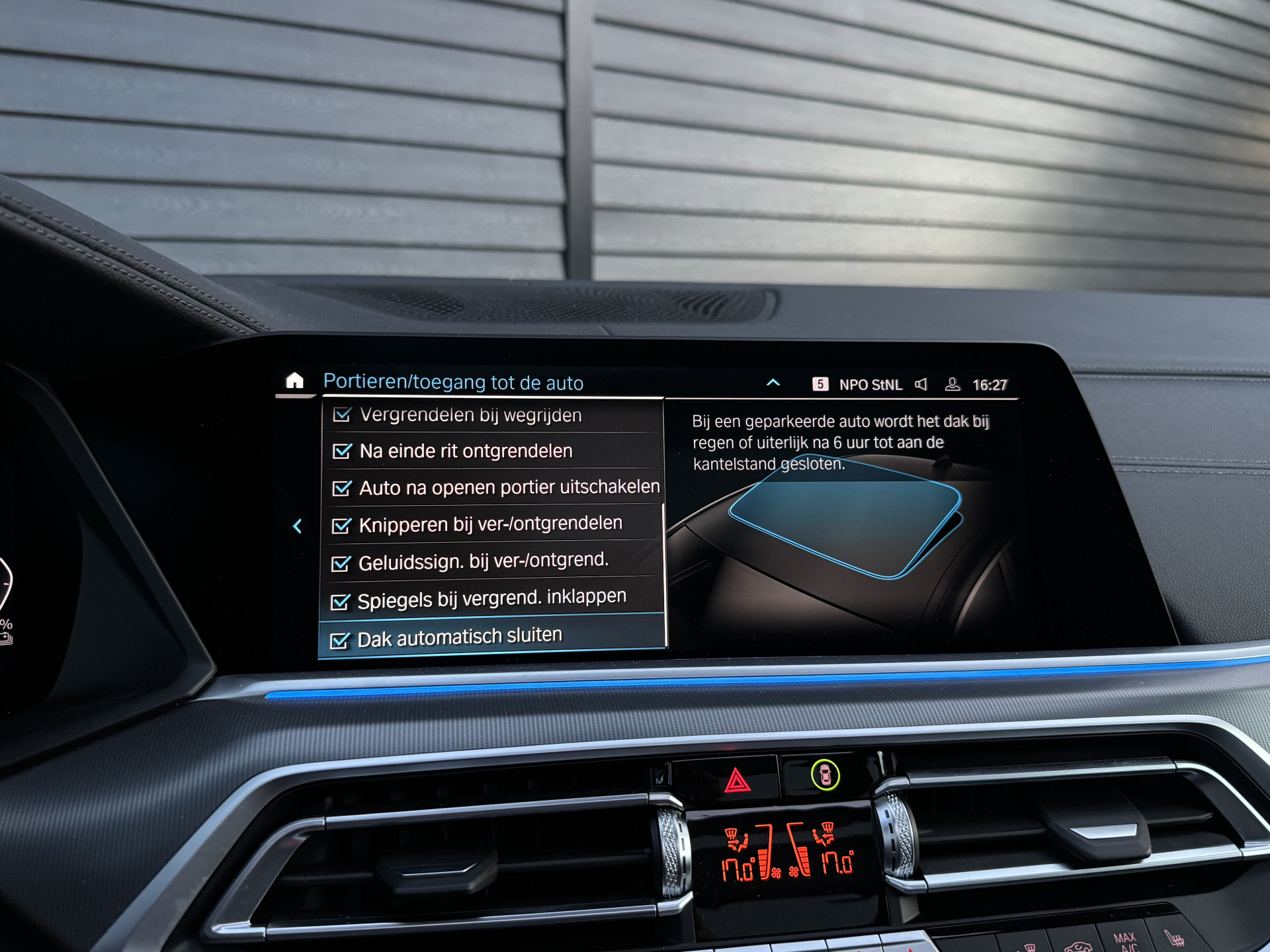Go to the home screen icon
Image resolution: width=1270 pixels, height=952 pixels.
click(294, 381)
